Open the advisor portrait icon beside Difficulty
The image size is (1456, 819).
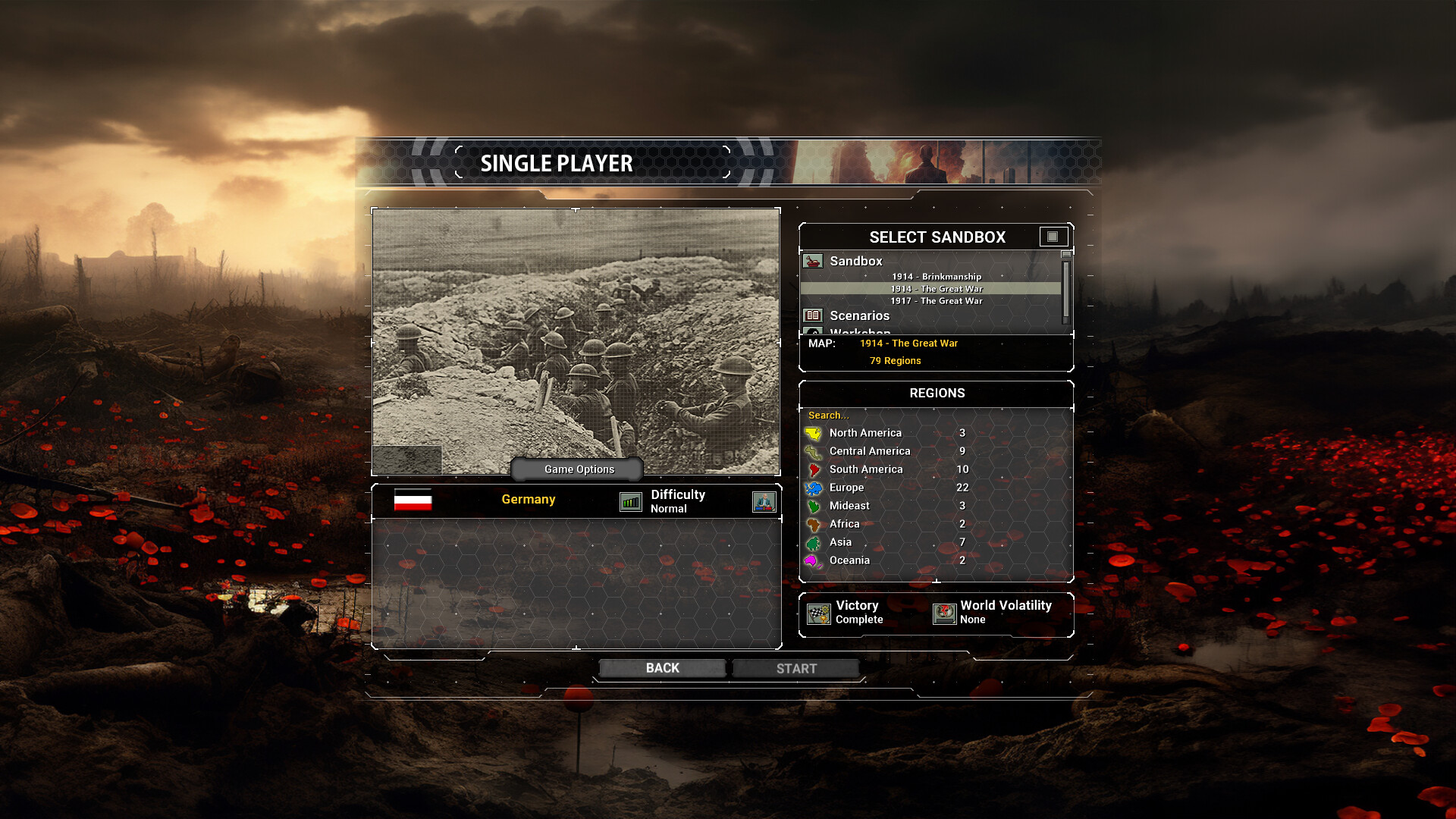point(764,501)
